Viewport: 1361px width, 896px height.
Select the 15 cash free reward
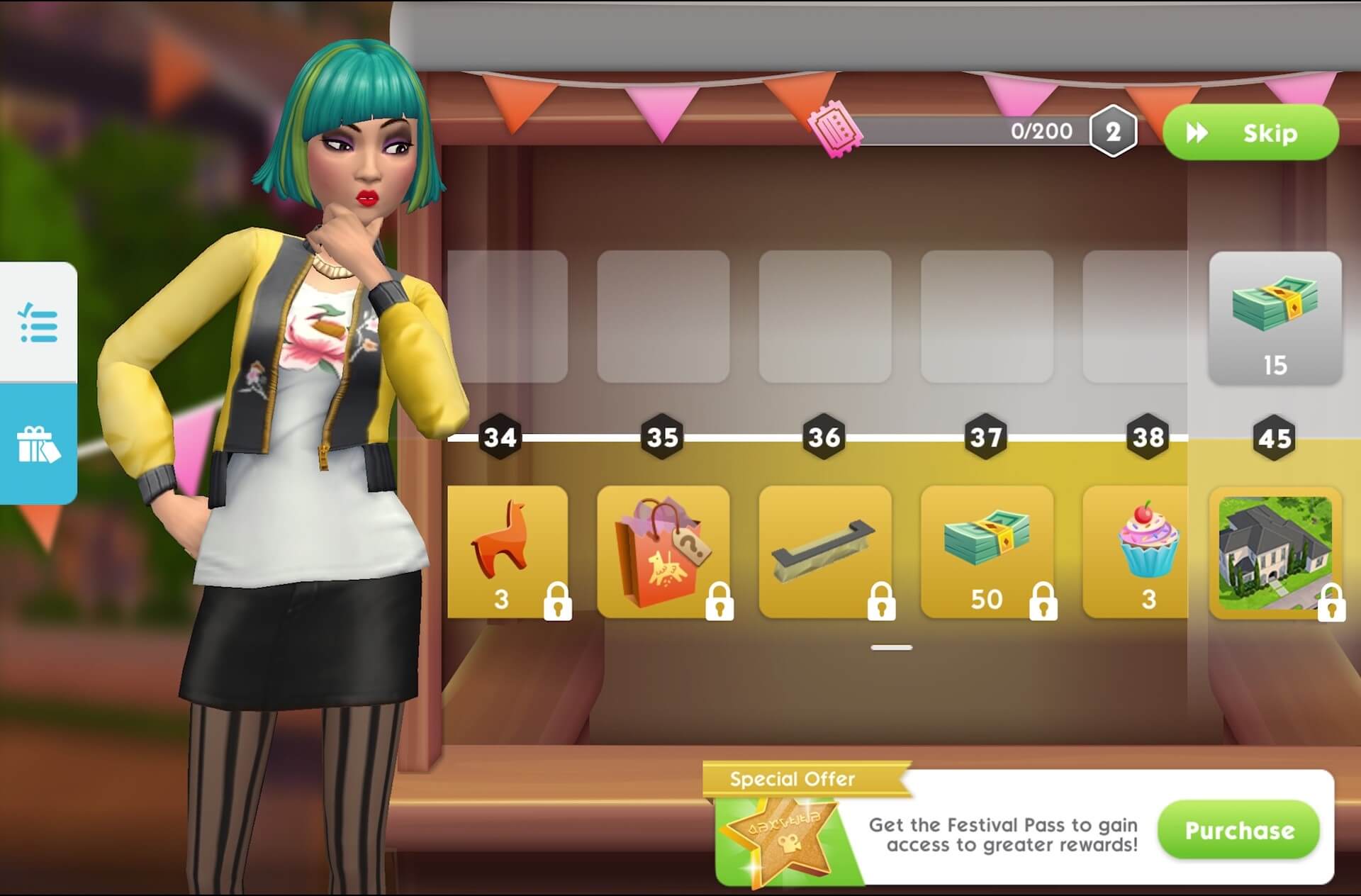tap(1275, 318)
